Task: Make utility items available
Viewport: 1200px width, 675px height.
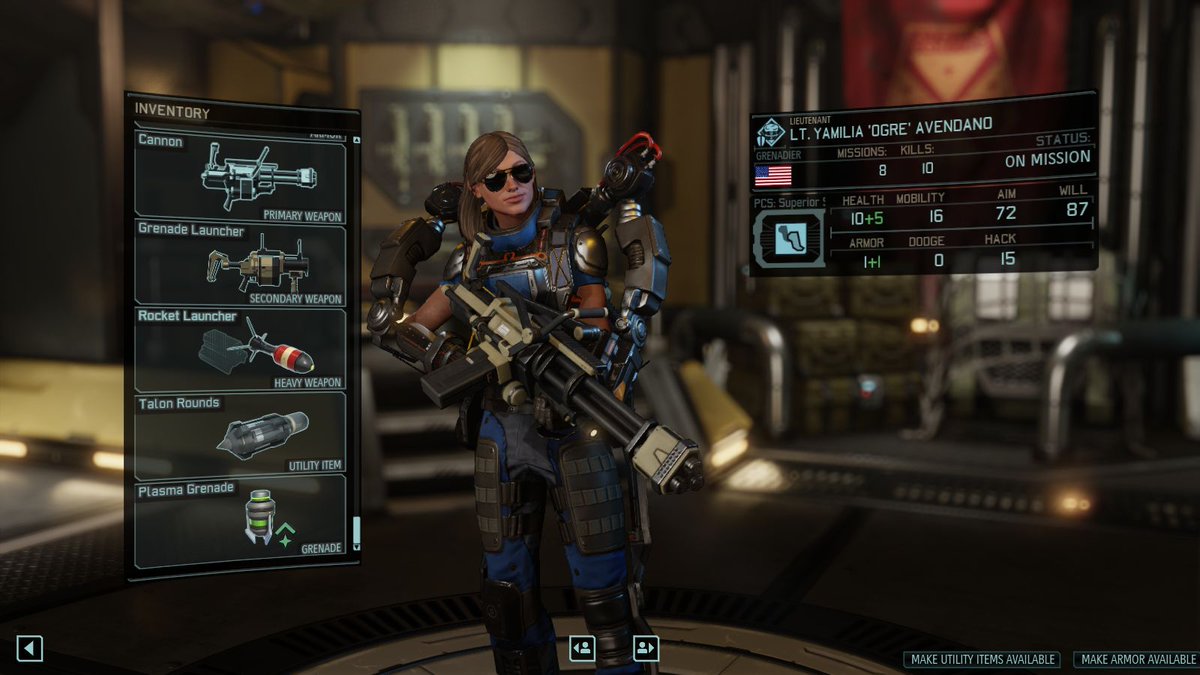Action: click(981, 659)
